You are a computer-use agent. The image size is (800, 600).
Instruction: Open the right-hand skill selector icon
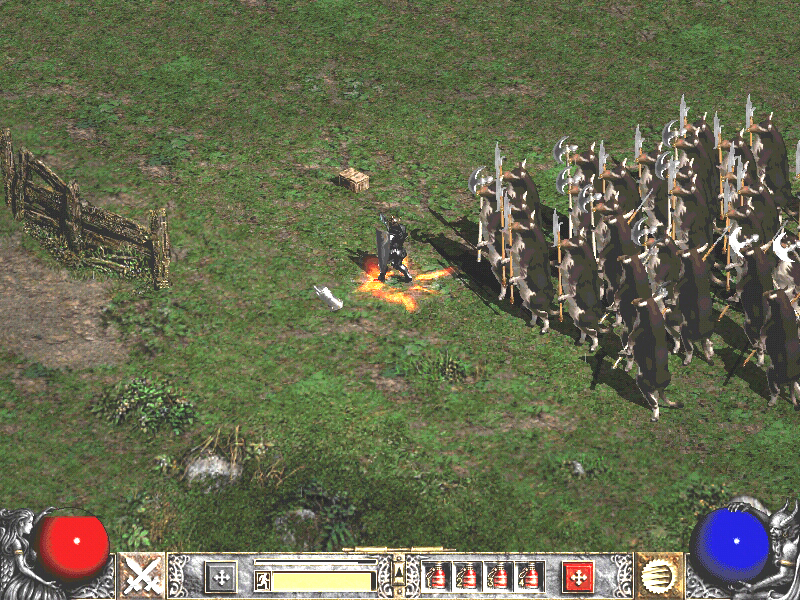pos(658,575)
